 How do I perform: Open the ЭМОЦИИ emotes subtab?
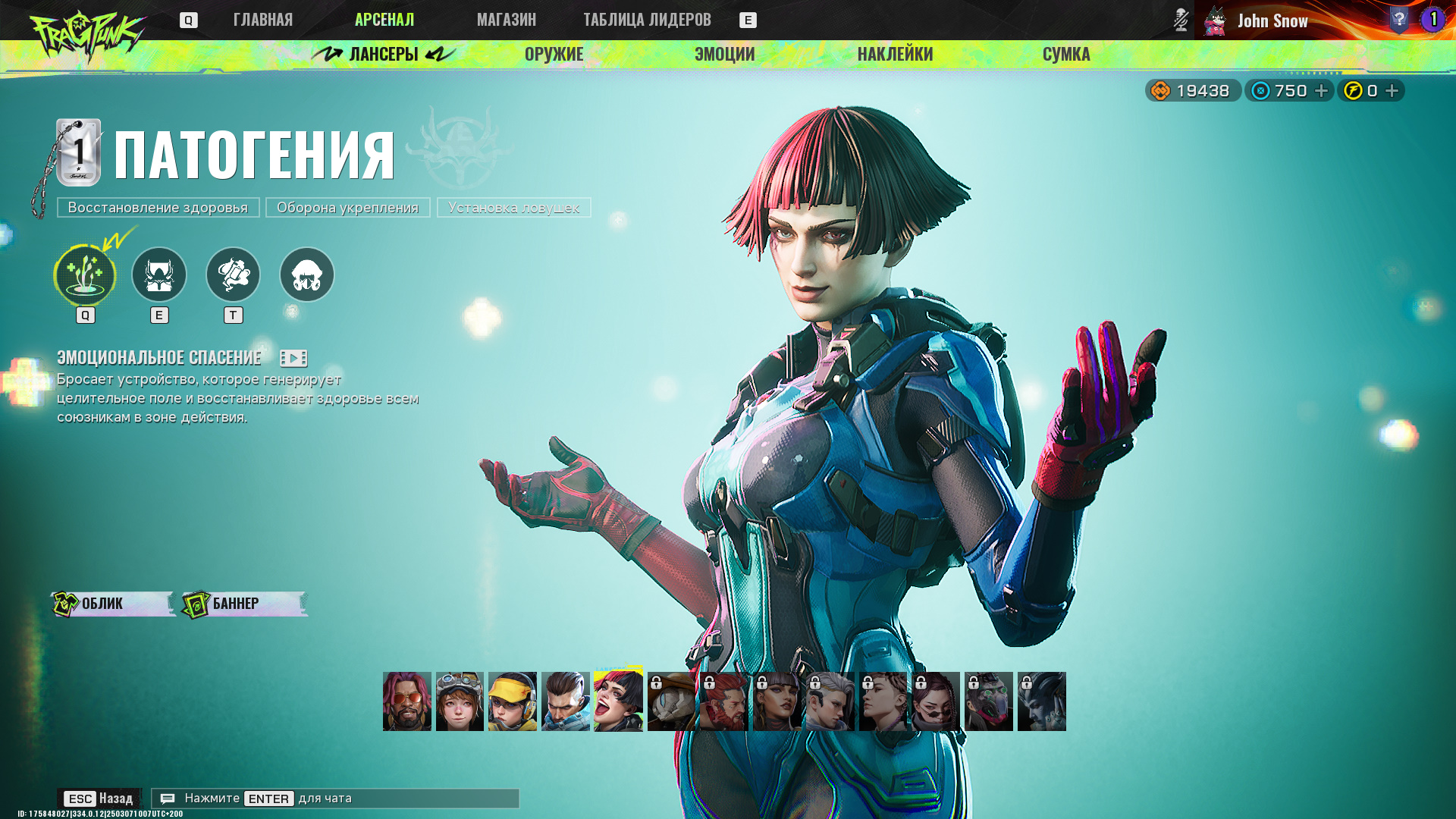coord(724,54)
